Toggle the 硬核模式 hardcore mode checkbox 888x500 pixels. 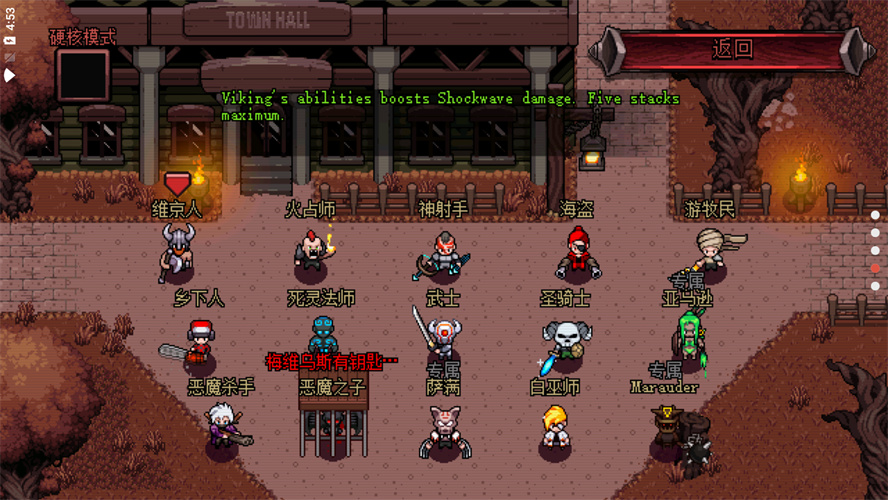click(x=83, y=75)
